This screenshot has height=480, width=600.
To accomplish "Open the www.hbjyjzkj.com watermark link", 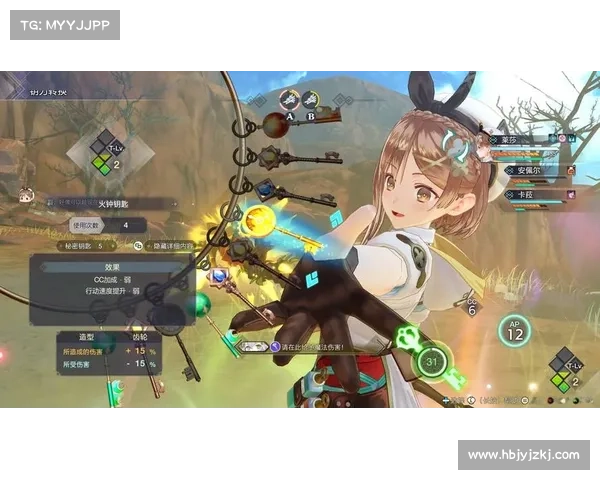I will (x=523, y=455).
